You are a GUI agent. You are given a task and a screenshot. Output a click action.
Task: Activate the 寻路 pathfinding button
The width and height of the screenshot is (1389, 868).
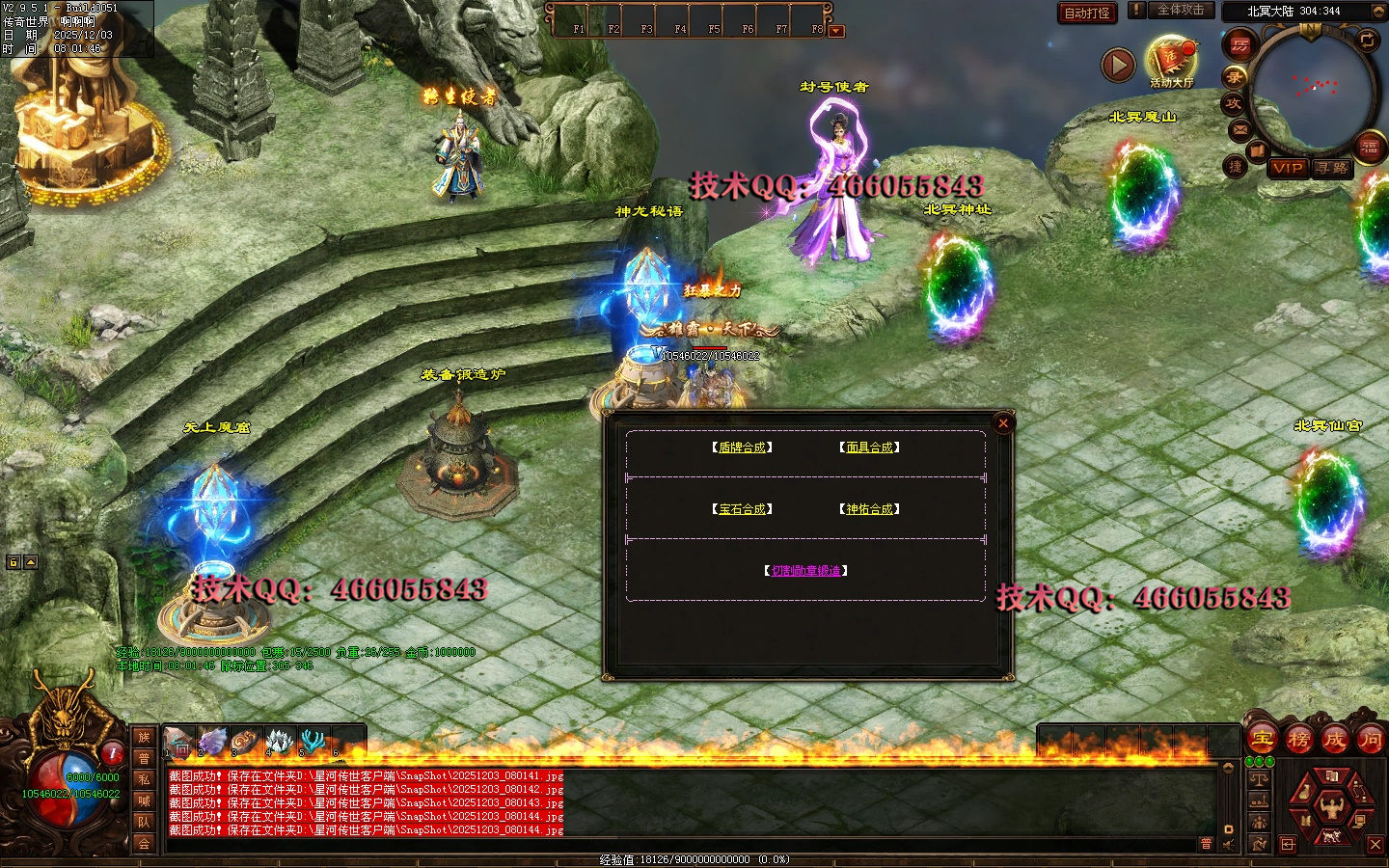pos(1333,168)
